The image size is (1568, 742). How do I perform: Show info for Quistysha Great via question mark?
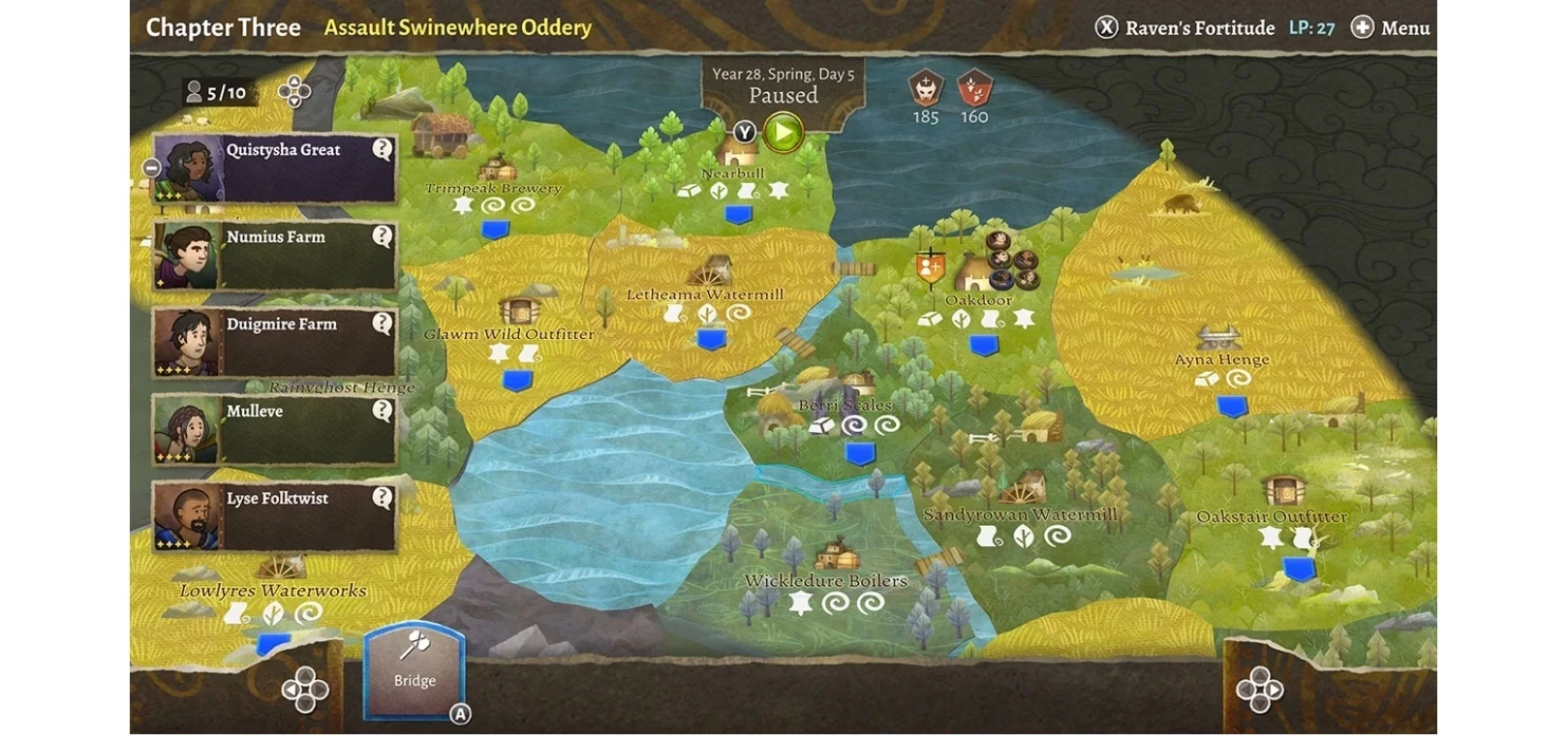(x=383, y=149)
